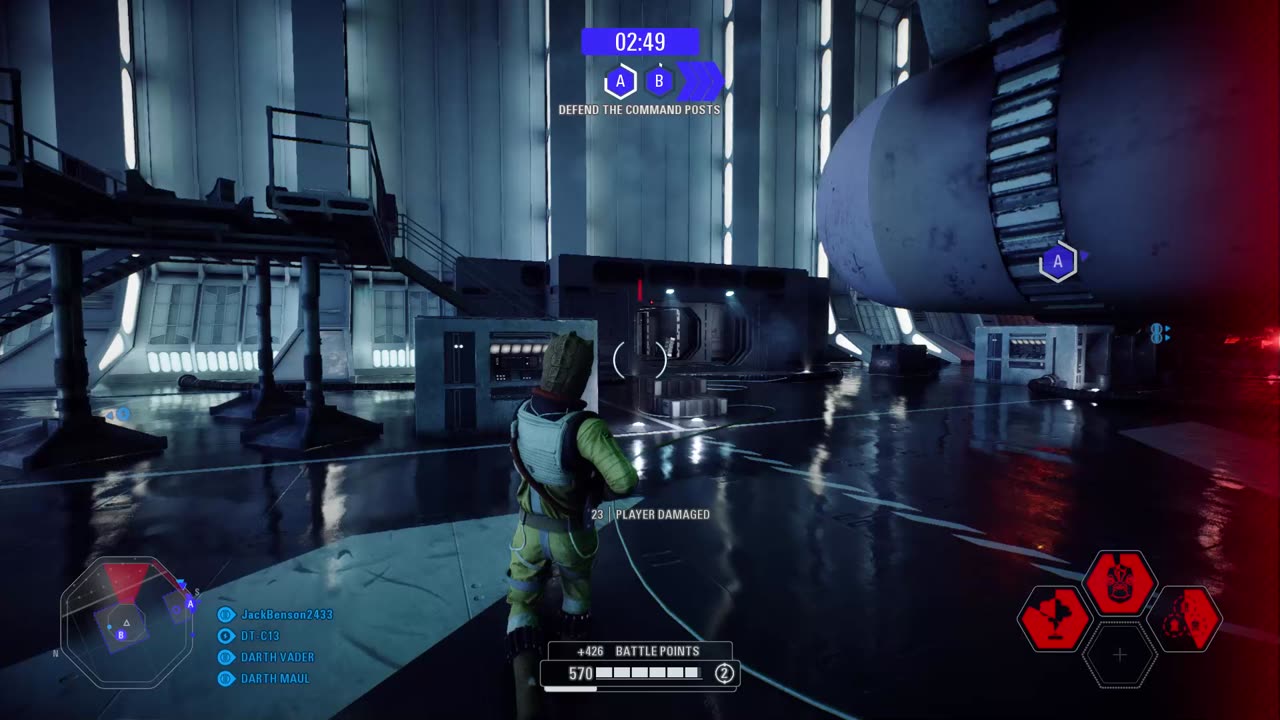Viewport: 1280px width, 720px height.
Task: Click the empty plus-sign ability slot
Action: 1120,655
